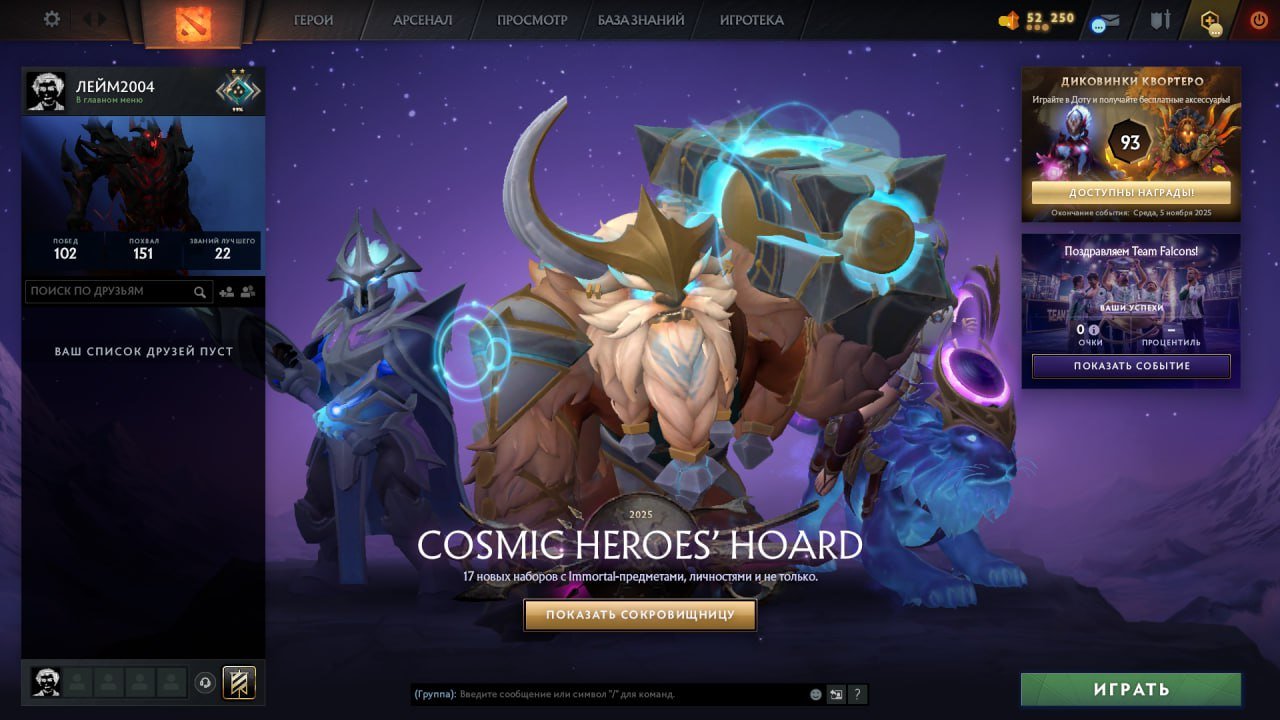Click the orange power/exit icon
This screenshot has height=720, width=1280.
[1257, 18]
